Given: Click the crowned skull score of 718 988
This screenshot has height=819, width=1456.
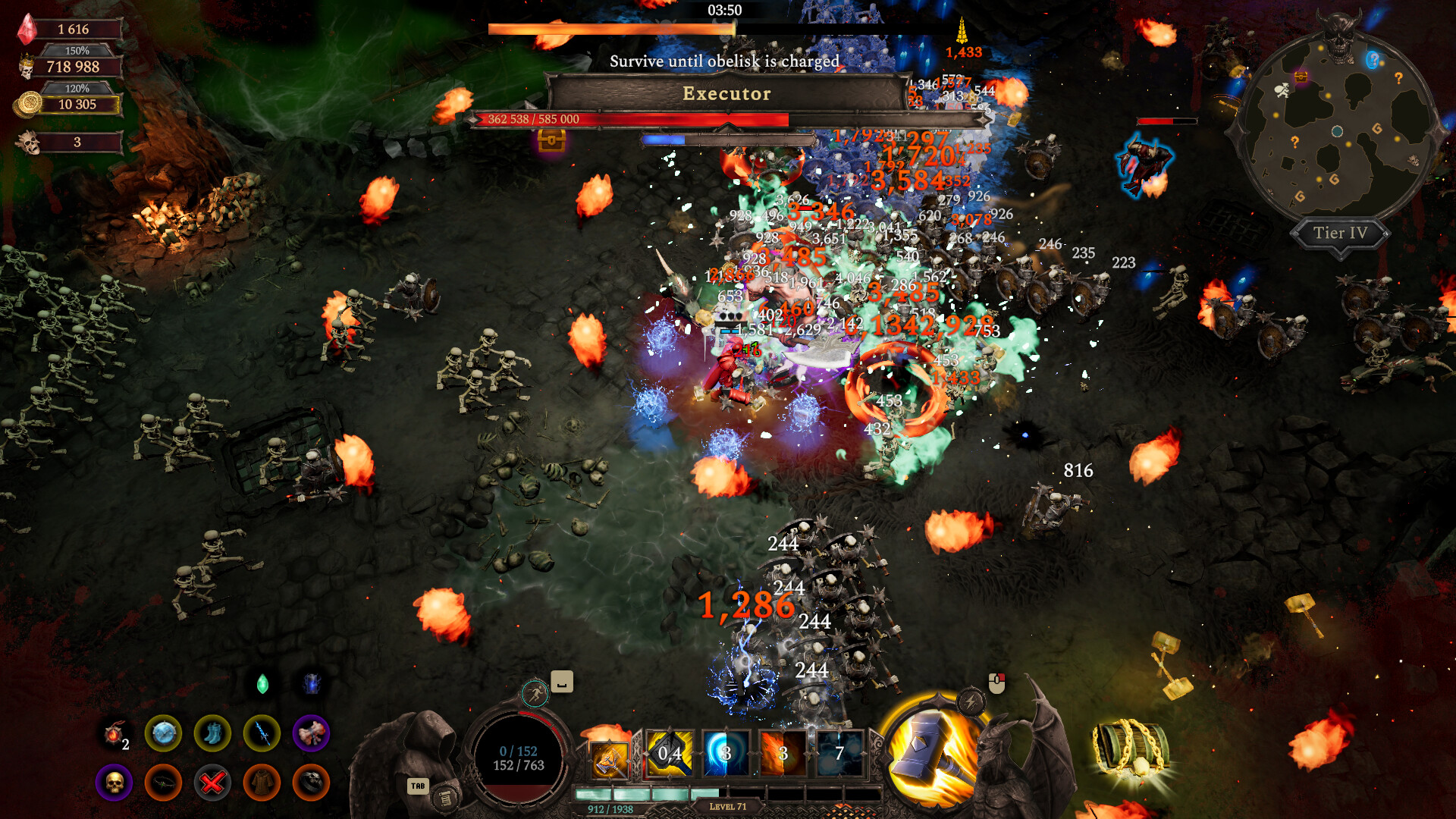Looking at the screenshot, I should click(x=74, y=67).
